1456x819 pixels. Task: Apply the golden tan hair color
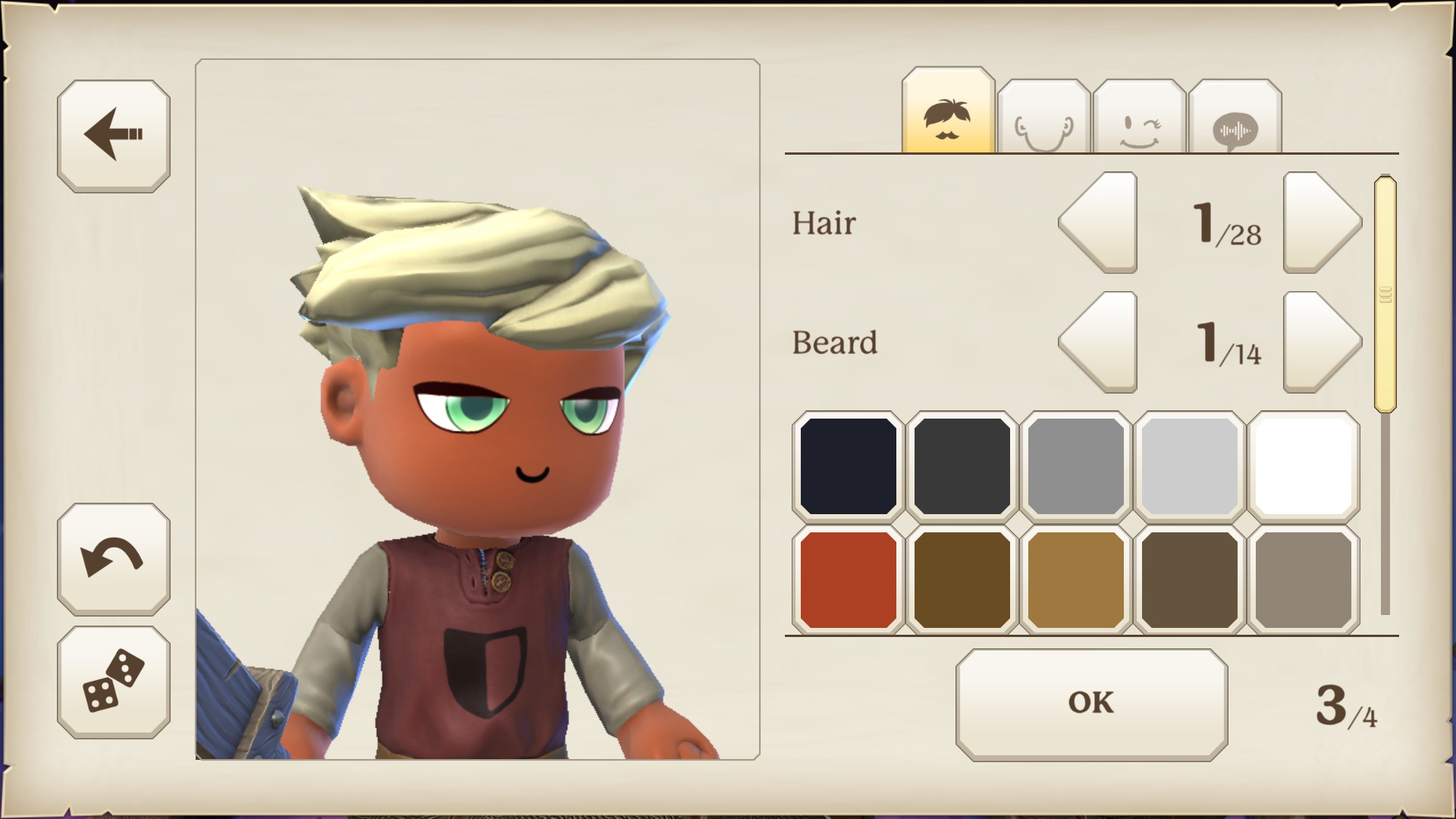coord(1075,579)
